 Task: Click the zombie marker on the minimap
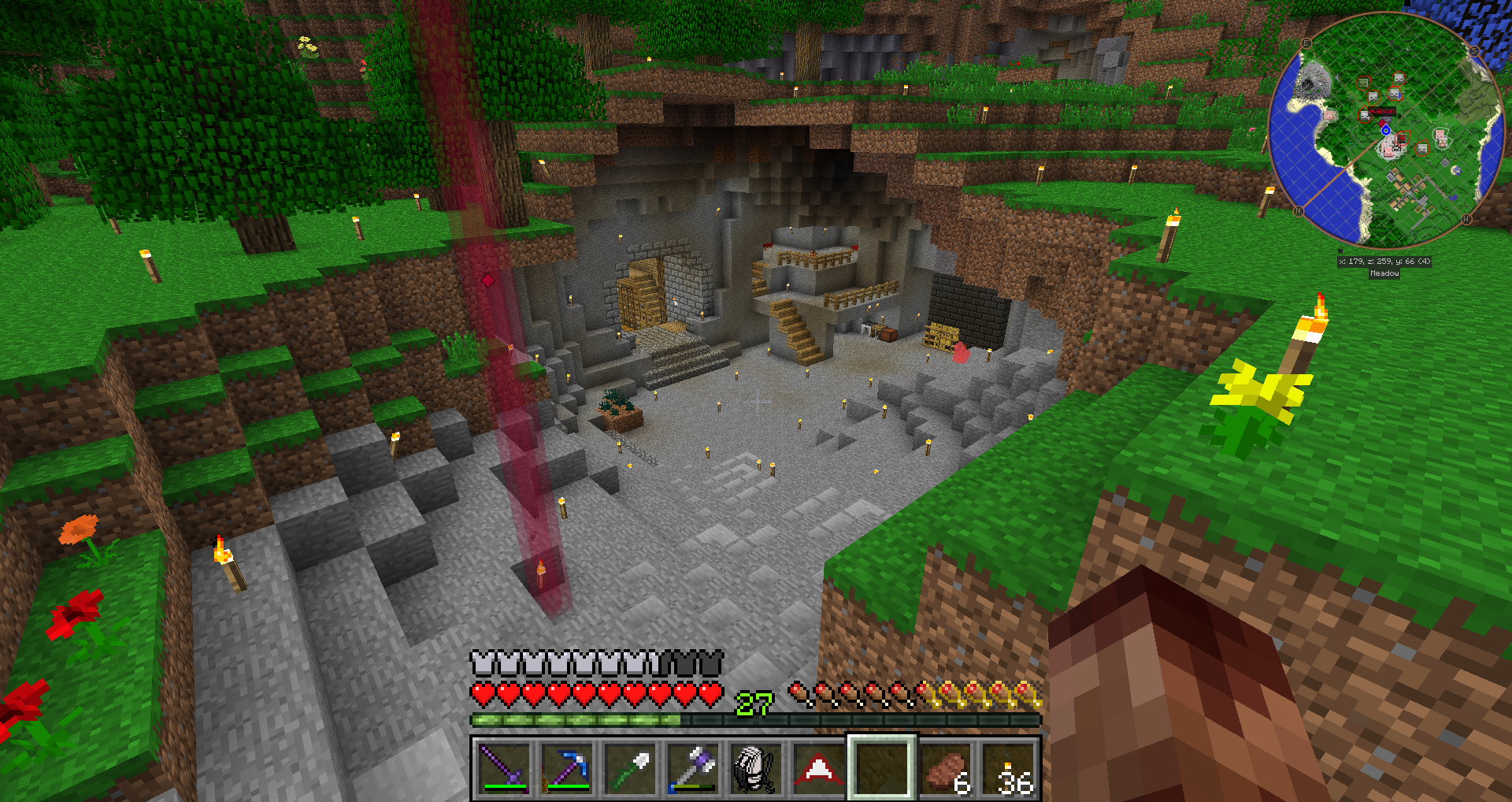(1364, 82)
